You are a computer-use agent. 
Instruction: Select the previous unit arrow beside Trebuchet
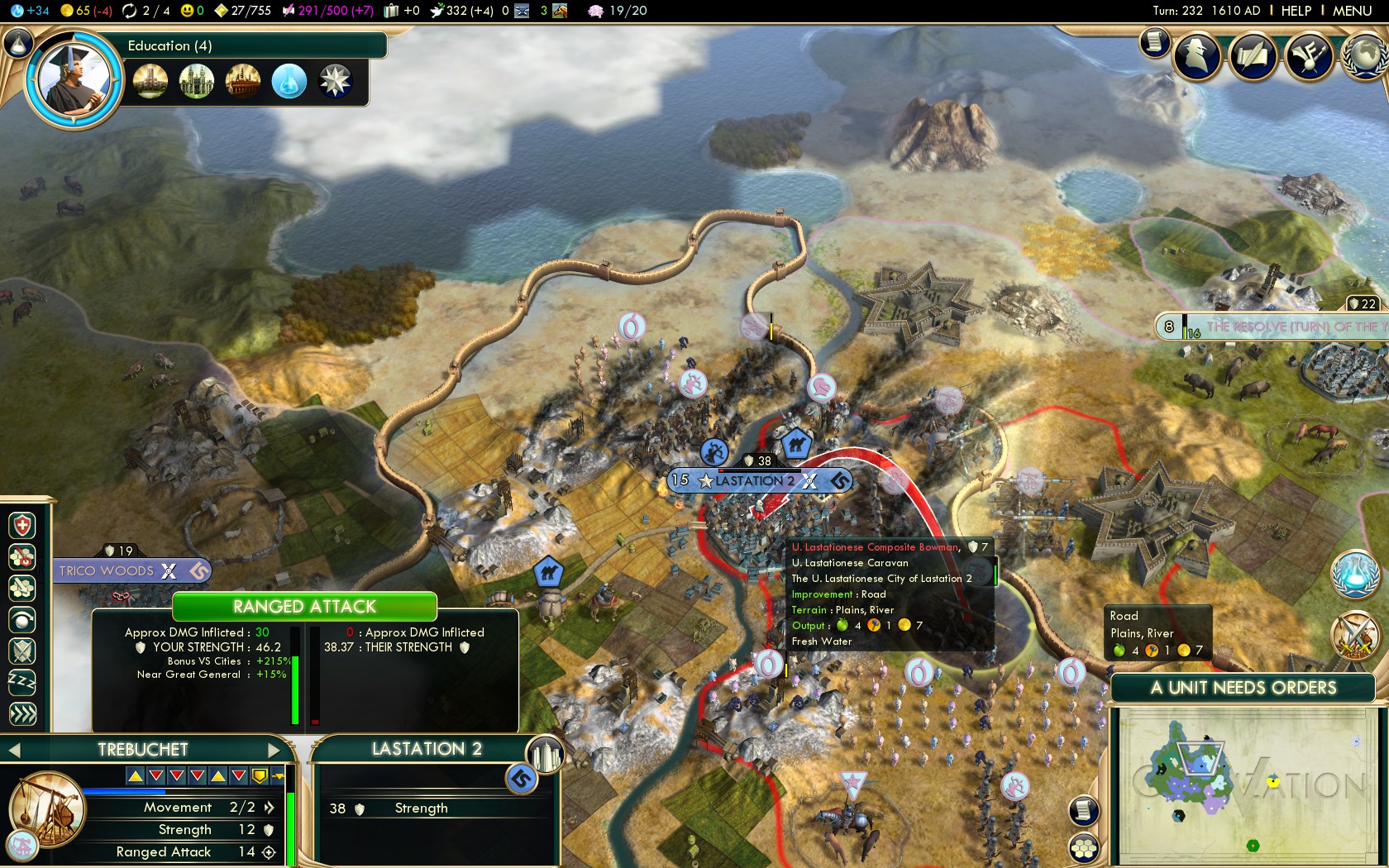pyautogui.click(x=14, y=751)
